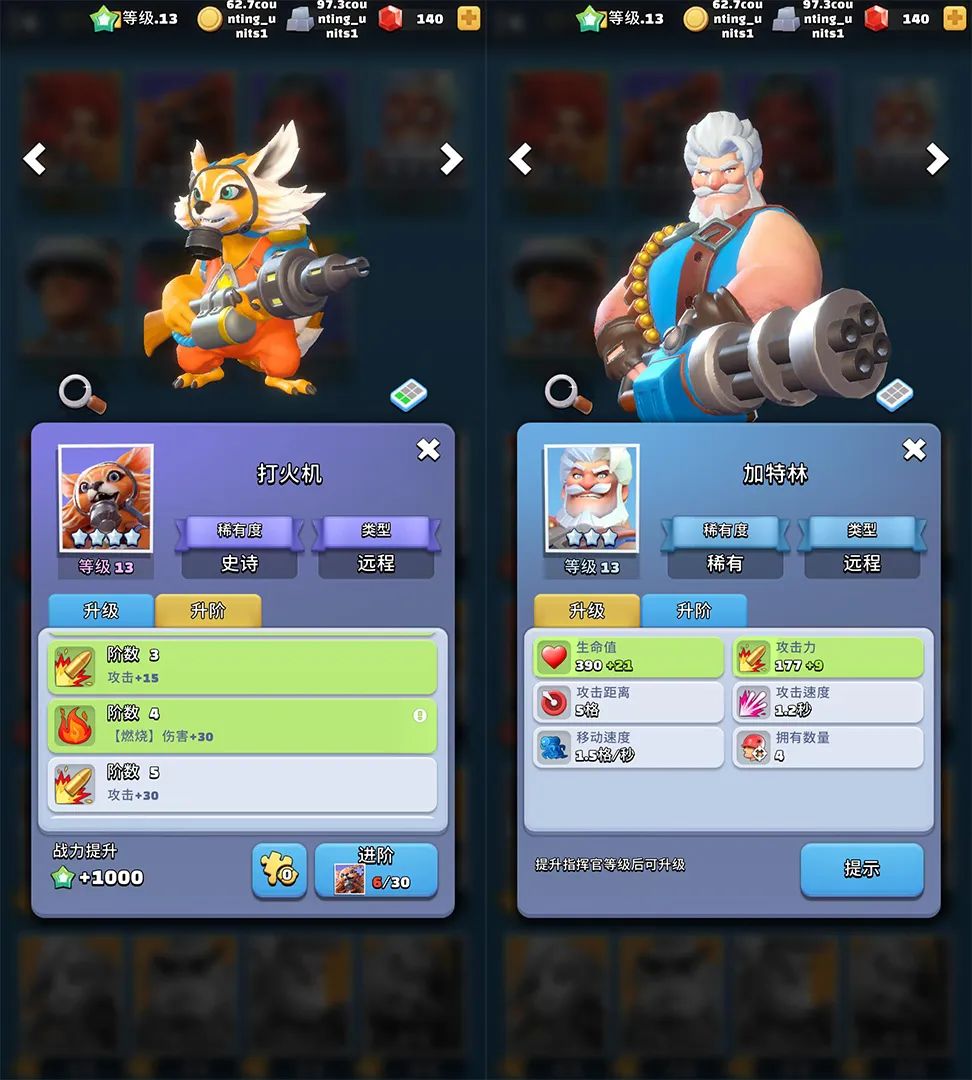Click the puzzle piece button beside 进阶
The image size is (972, 1080).
(x=279, y=870)
